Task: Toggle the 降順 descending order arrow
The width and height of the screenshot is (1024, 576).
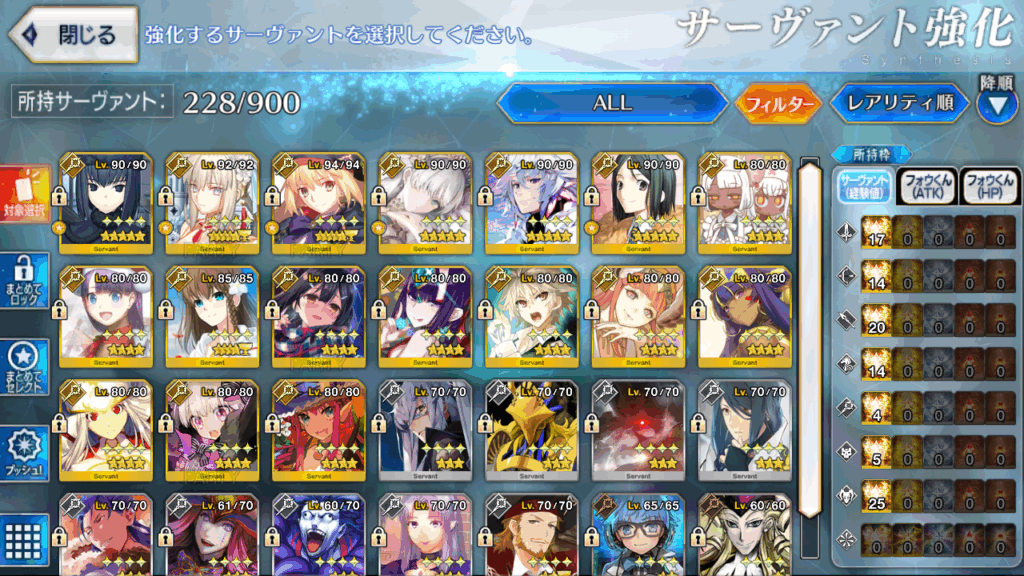Action: pyautogui.click(x=996, y=102)
